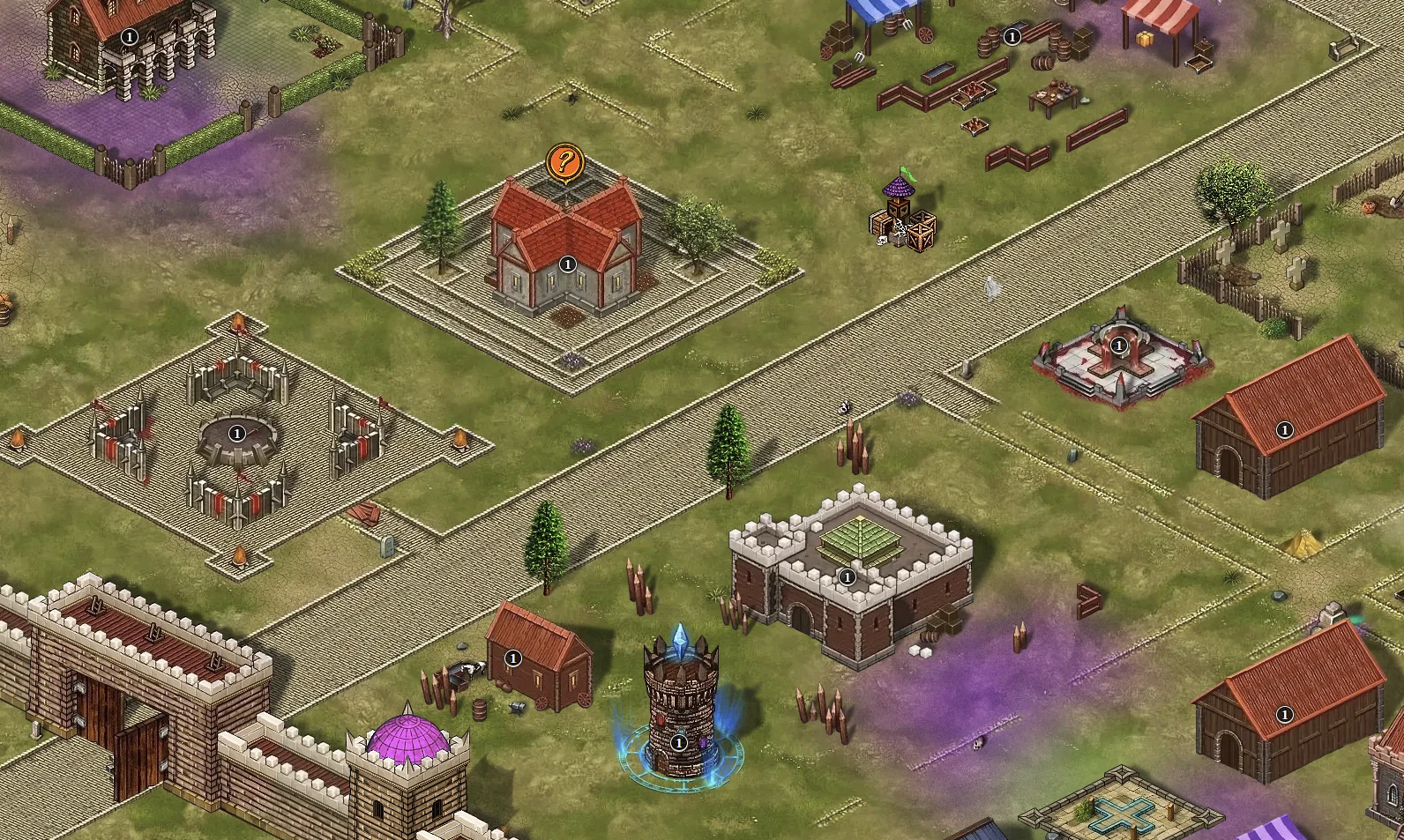Viewport: 1404px width, 840px height.
Task: Open the market stalls level badge
Action: [x=1012, y=37]
